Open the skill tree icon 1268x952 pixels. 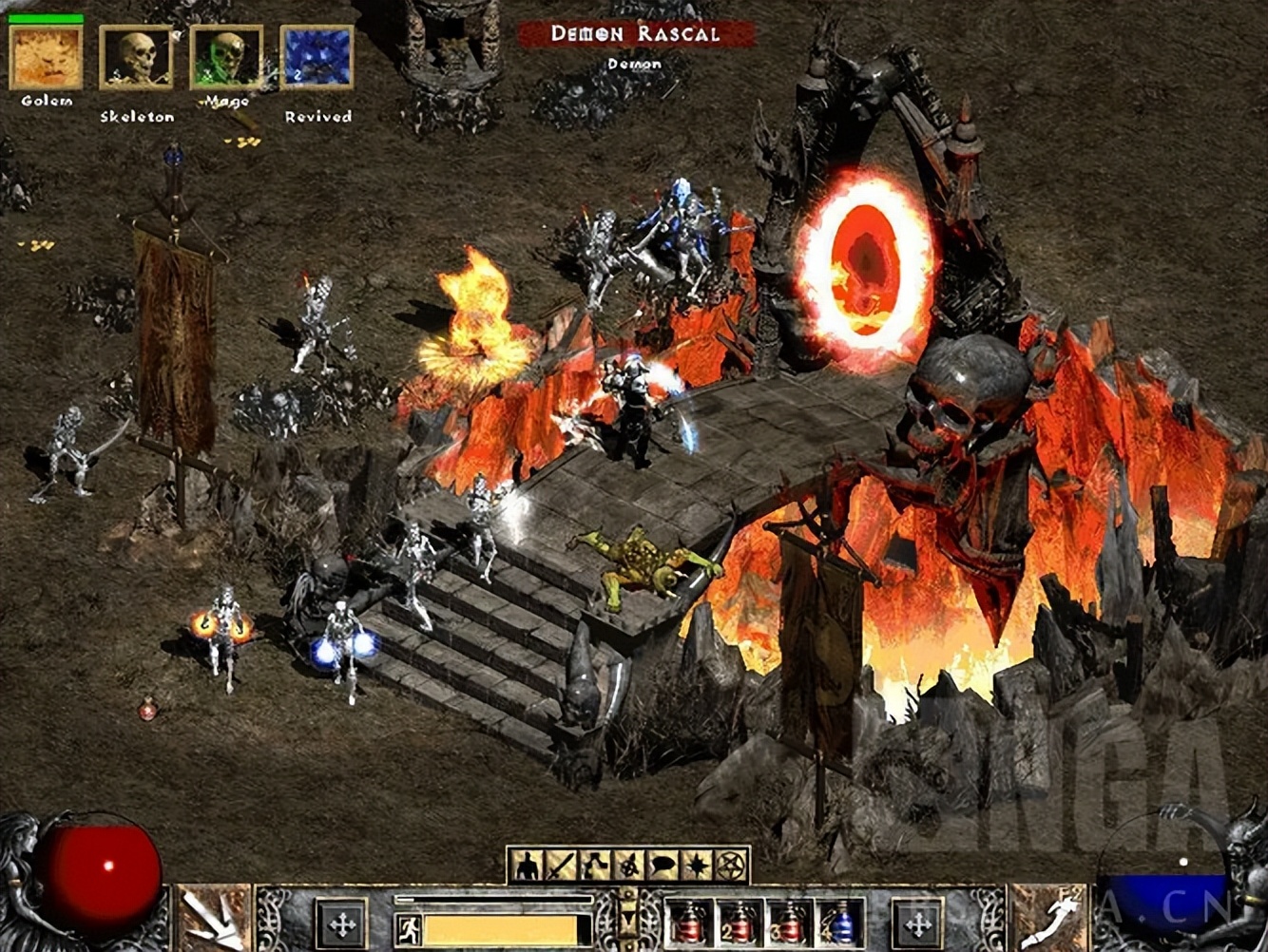pyautogui.click(x=594, y=866)
